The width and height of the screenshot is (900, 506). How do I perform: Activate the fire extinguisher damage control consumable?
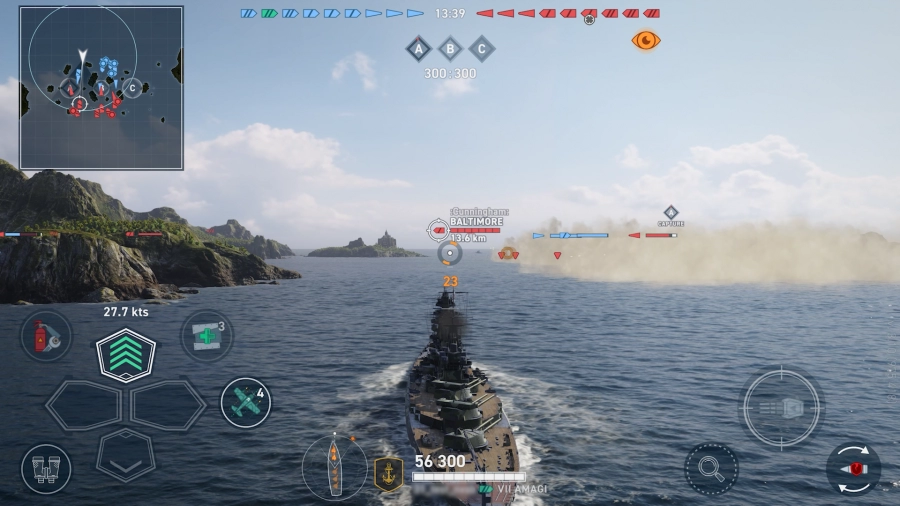46,336
